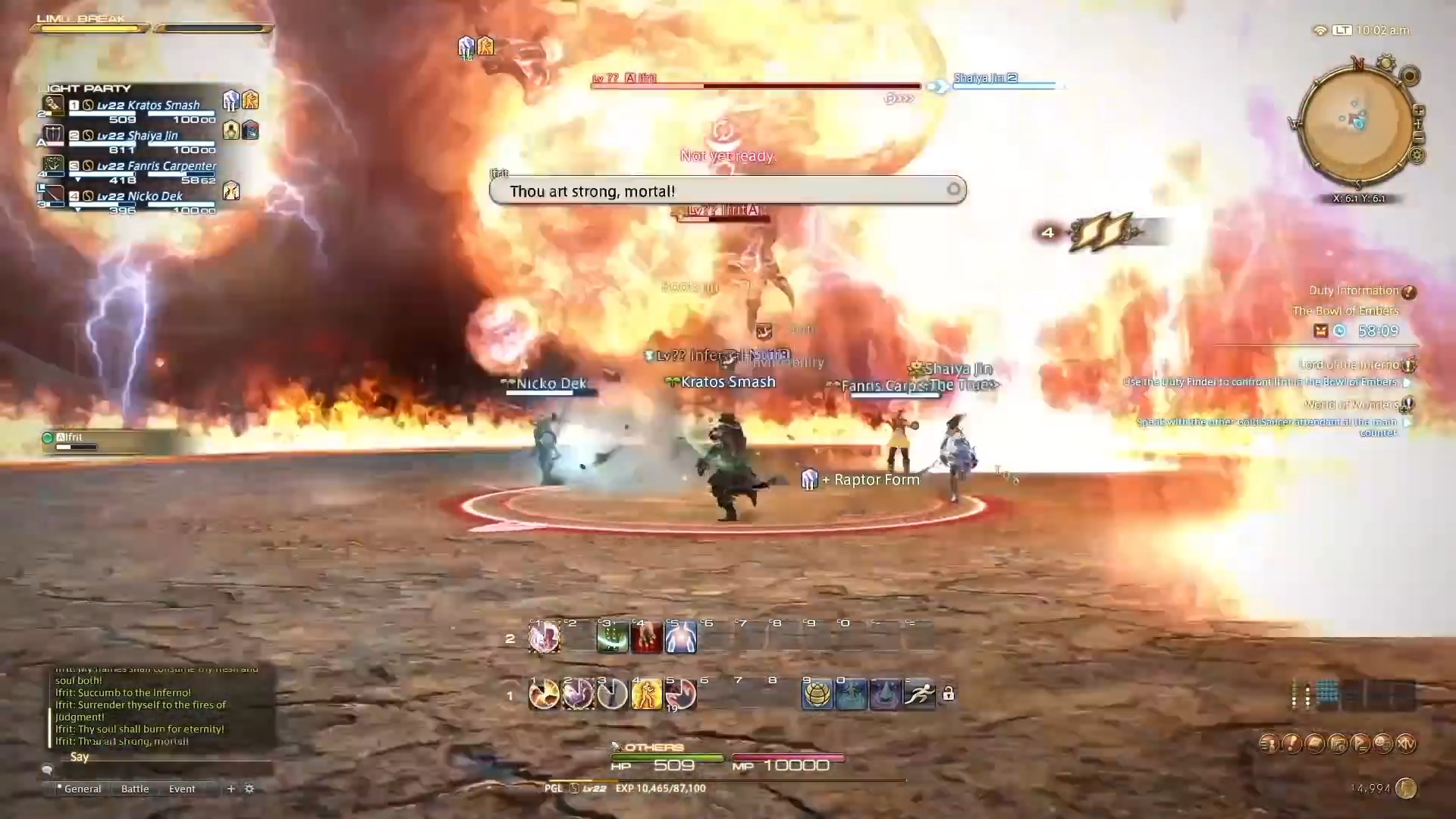Screen dimensions: 1456x819
Task: Toggle the chat speech bubble icon
Action: pos(47,770)
